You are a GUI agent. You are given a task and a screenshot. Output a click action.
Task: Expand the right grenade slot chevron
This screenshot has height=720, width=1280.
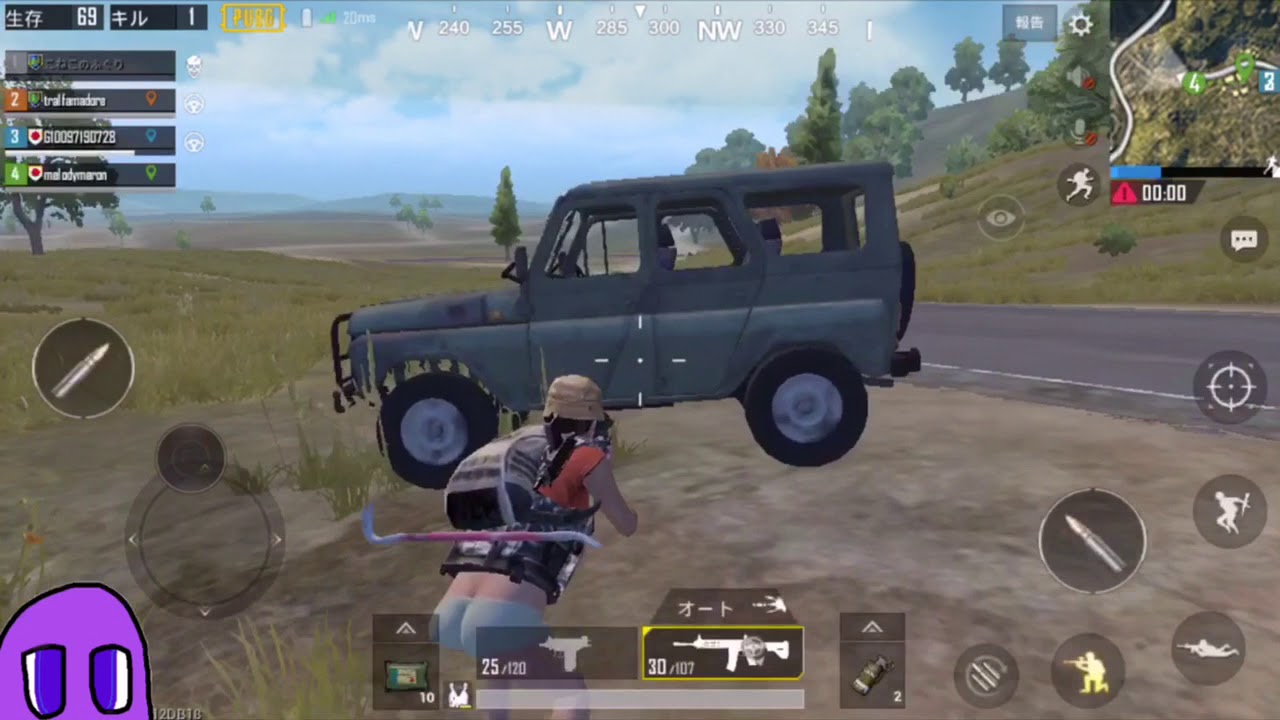871,627
